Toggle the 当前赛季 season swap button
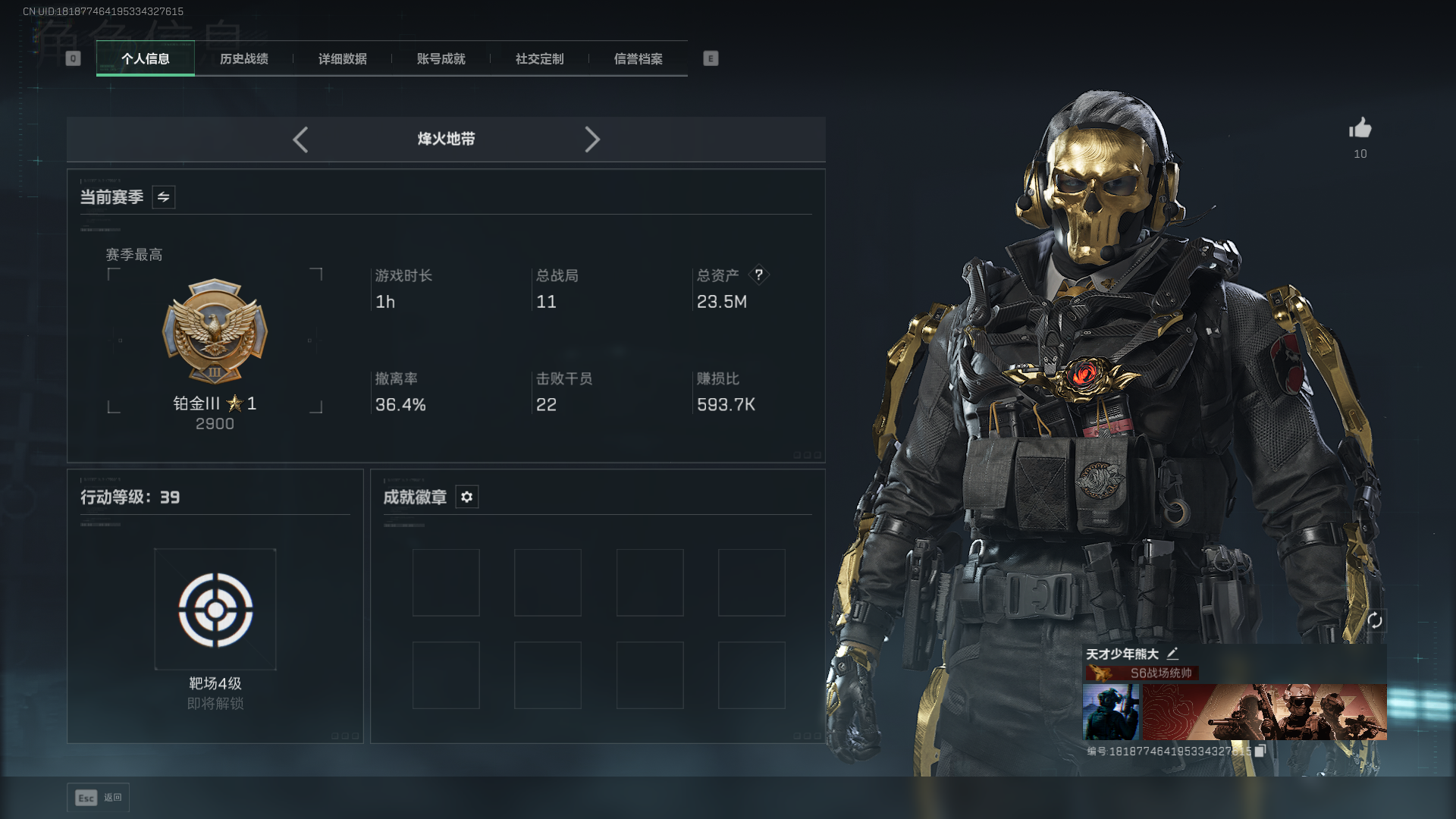 click(163, 197)
